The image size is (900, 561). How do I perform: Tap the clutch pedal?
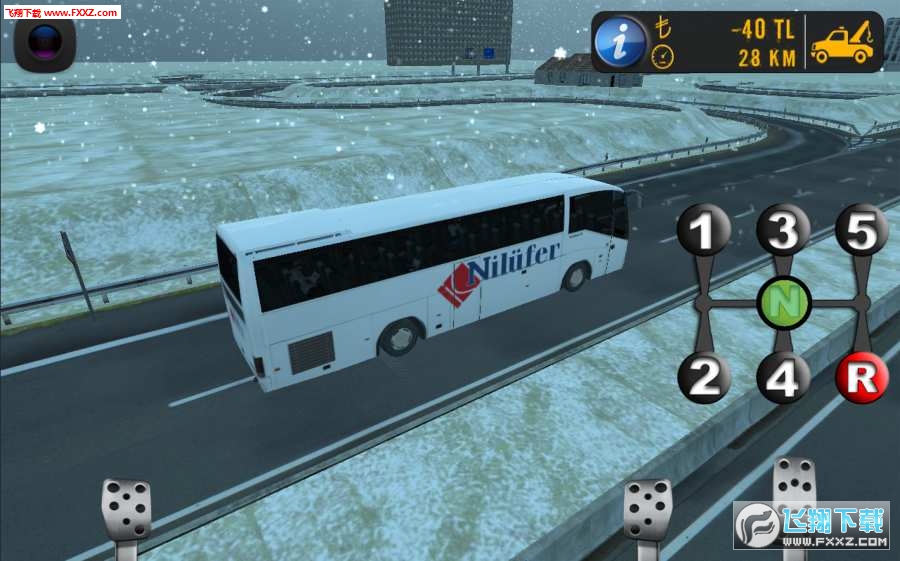126,511
